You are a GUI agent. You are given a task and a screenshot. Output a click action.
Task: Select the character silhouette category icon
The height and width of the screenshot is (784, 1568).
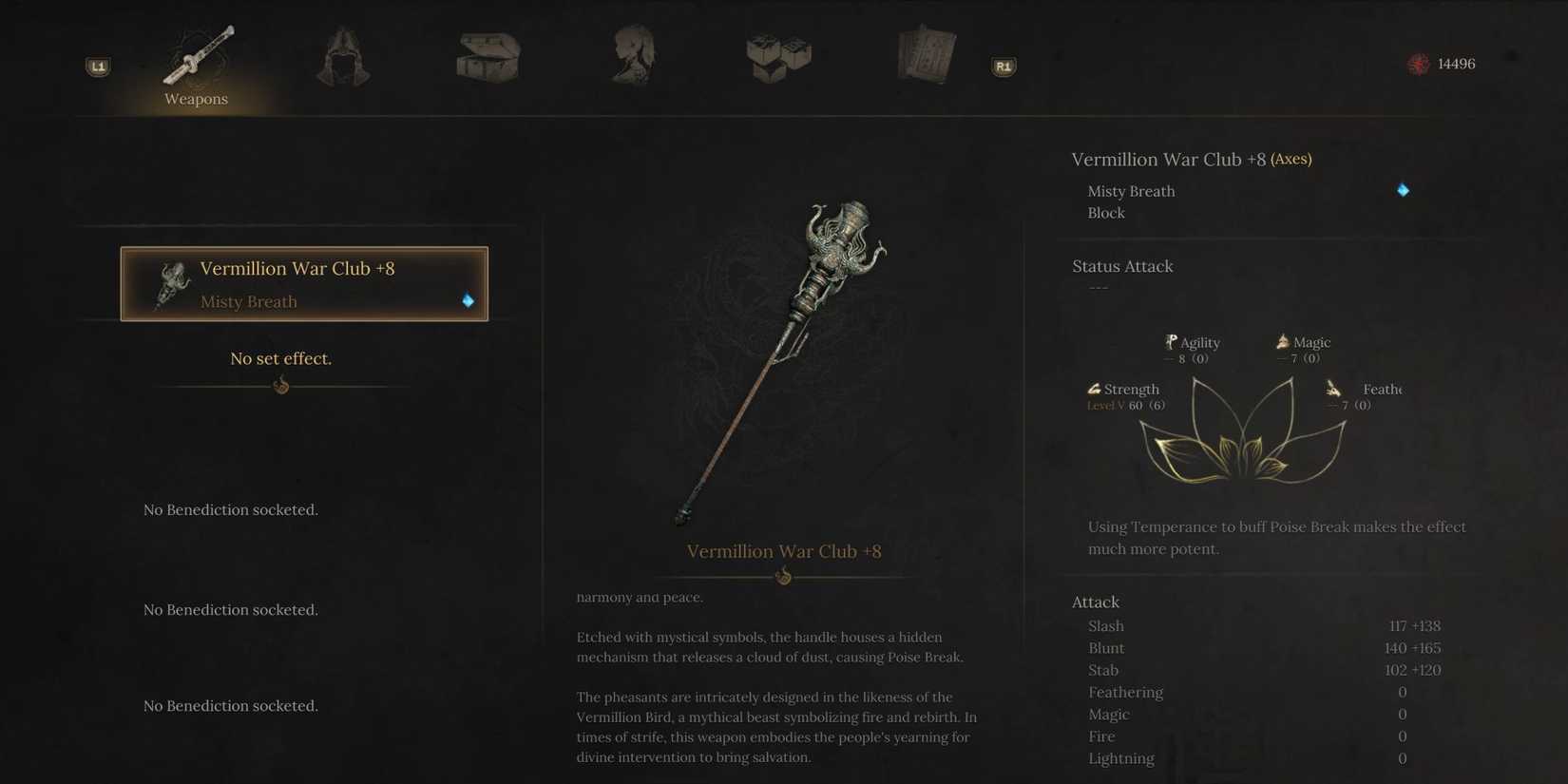[633, 55]
